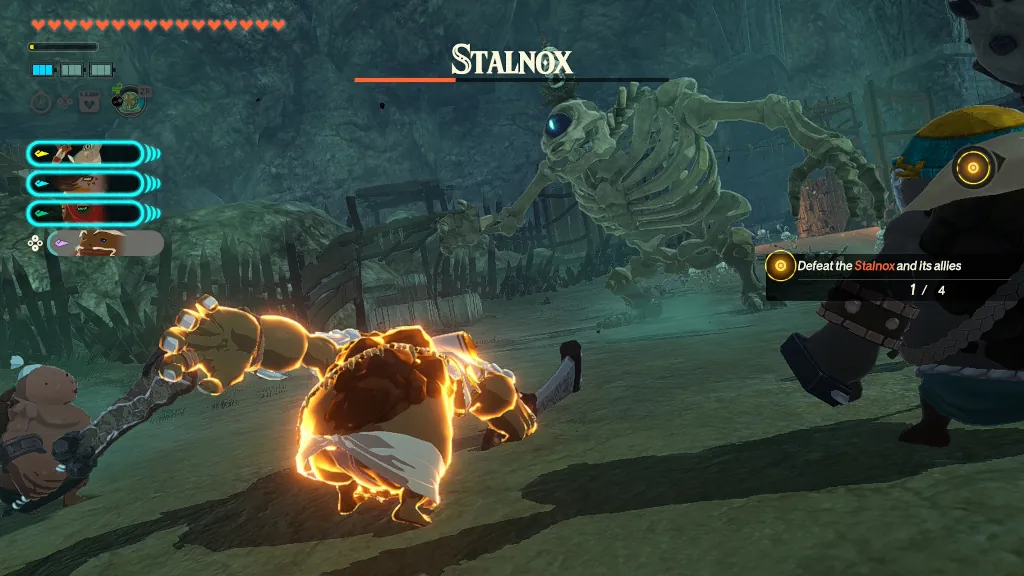Choose the green-marker ally panel
This screenshot has height=576, width=1024.
pos(85,212)
